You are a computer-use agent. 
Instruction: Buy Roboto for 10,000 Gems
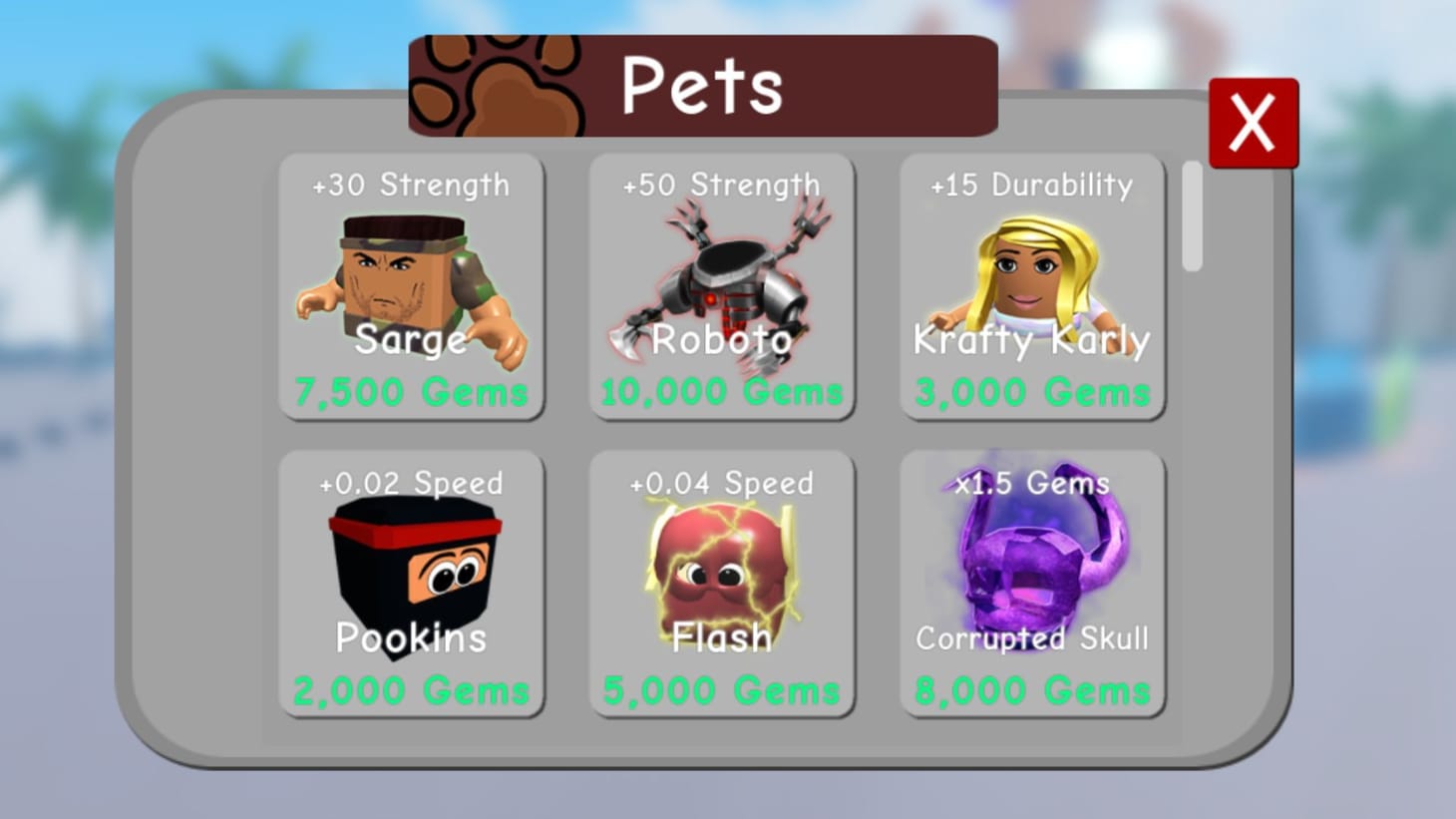coord(721,391)
